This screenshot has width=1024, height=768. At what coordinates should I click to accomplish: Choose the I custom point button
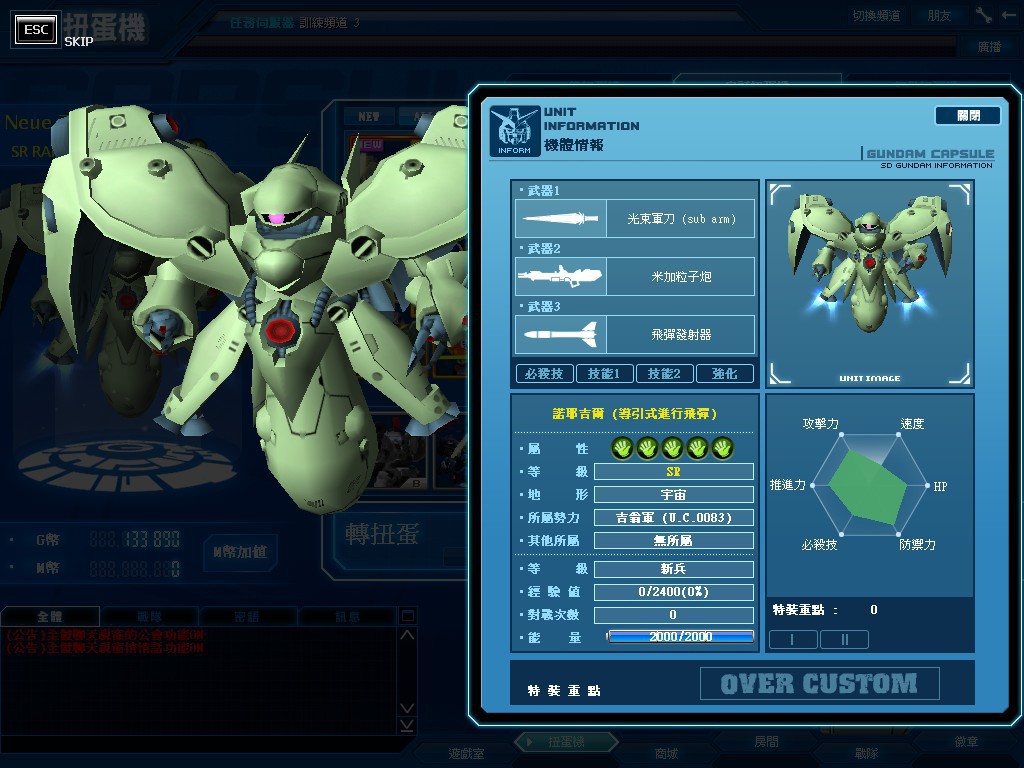pyautogui.click(x=793, y=639)
